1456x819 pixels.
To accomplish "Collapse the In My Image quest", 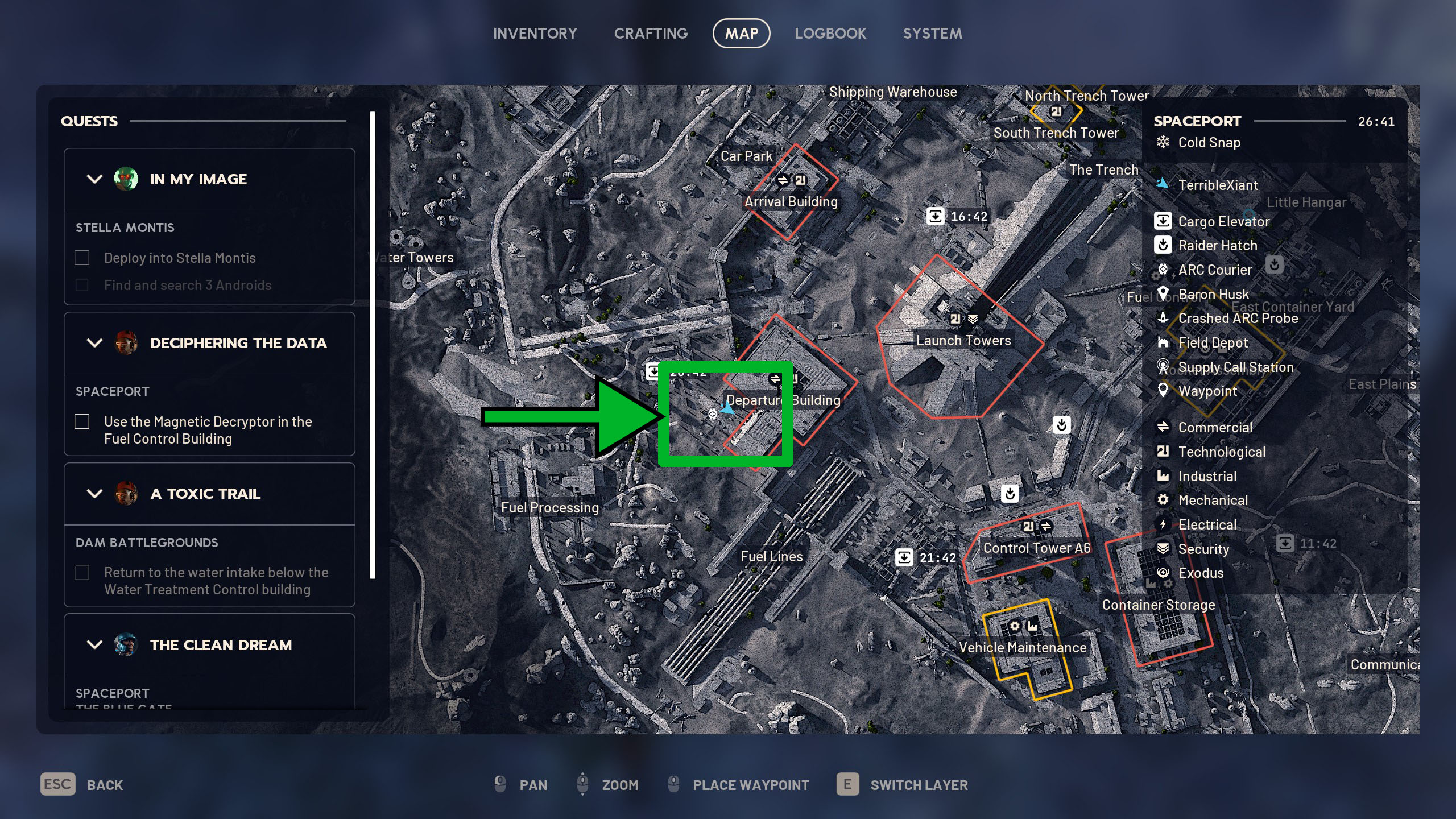I will [94, 179].
